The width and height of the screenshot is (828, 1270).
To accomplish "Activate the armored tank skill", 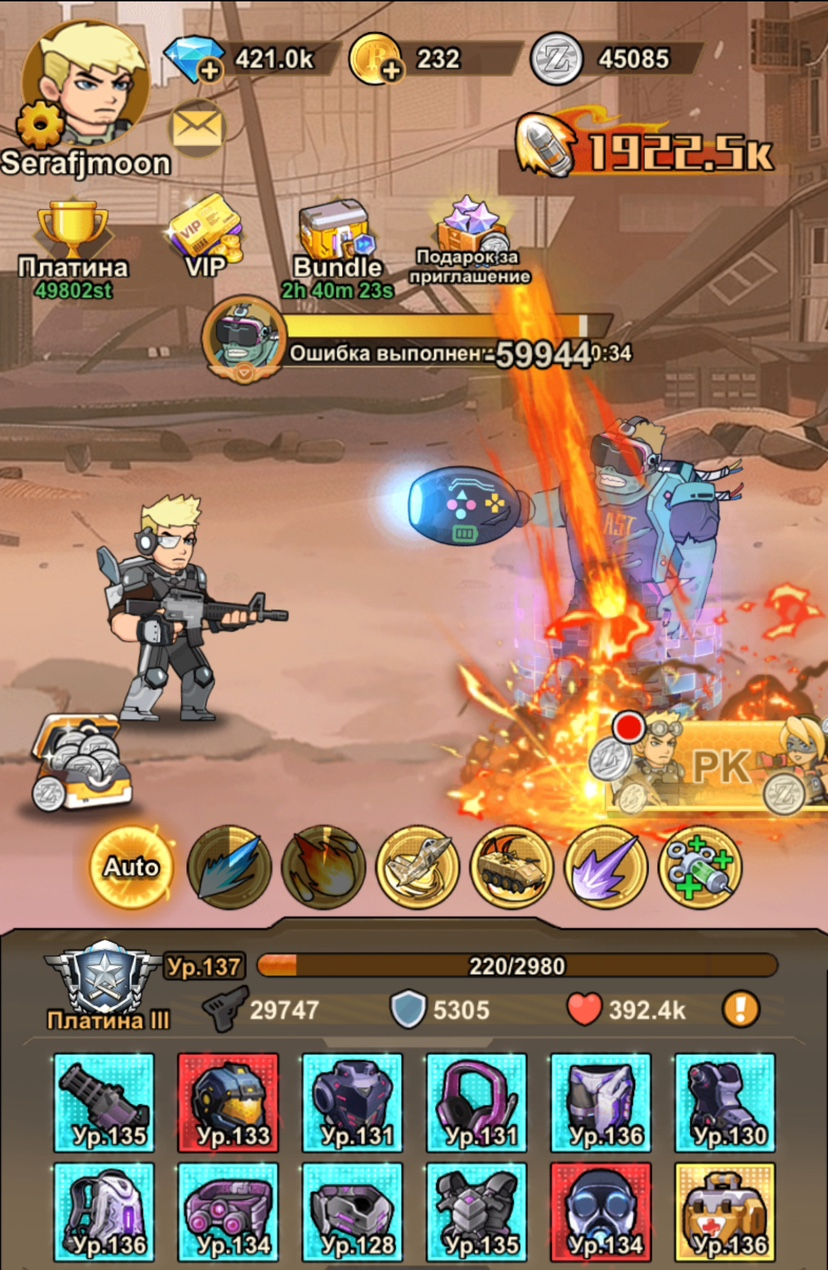I will [511, 866].
